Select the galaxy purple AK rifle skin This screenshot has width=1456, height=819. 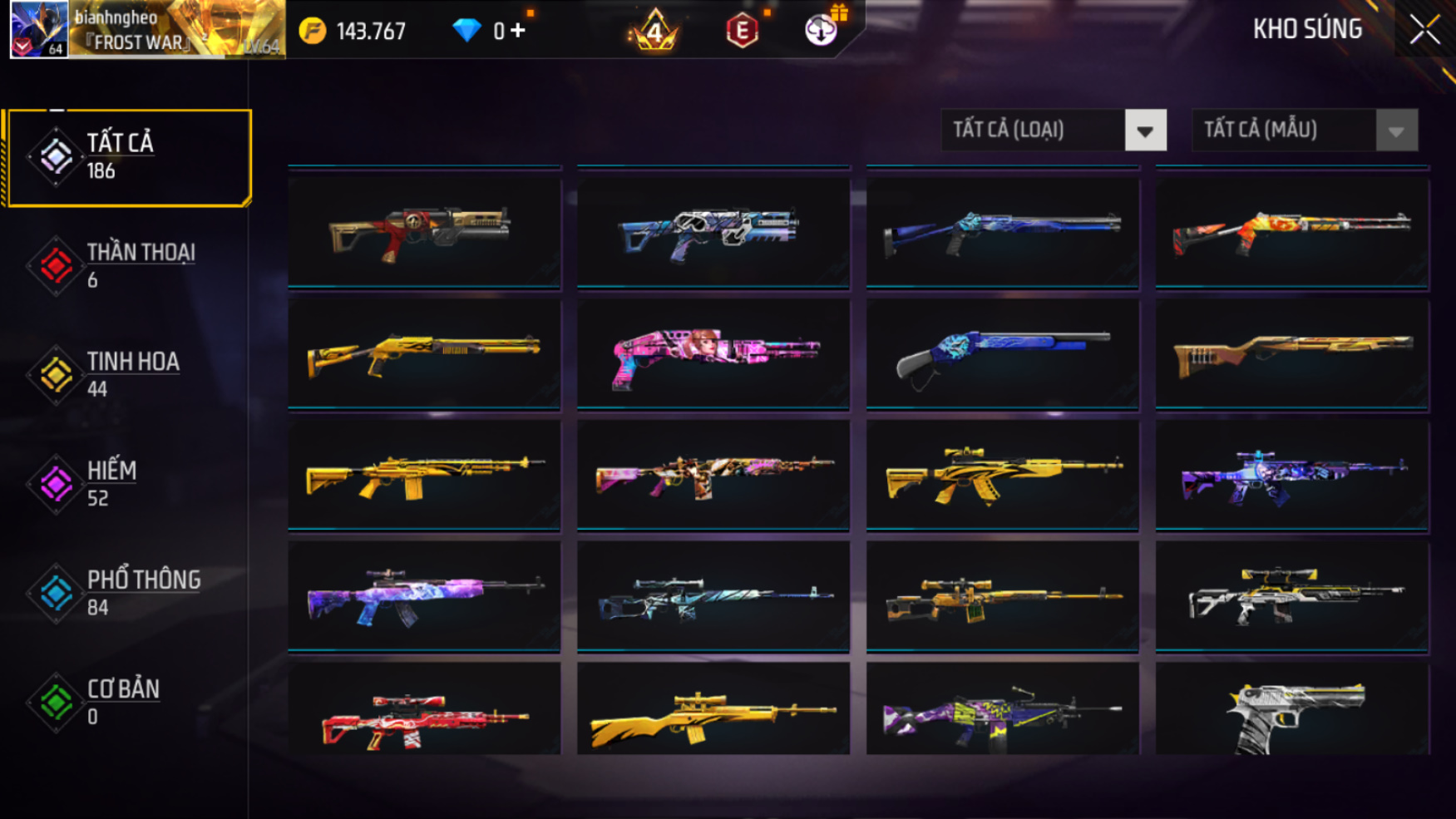(424, 595)
